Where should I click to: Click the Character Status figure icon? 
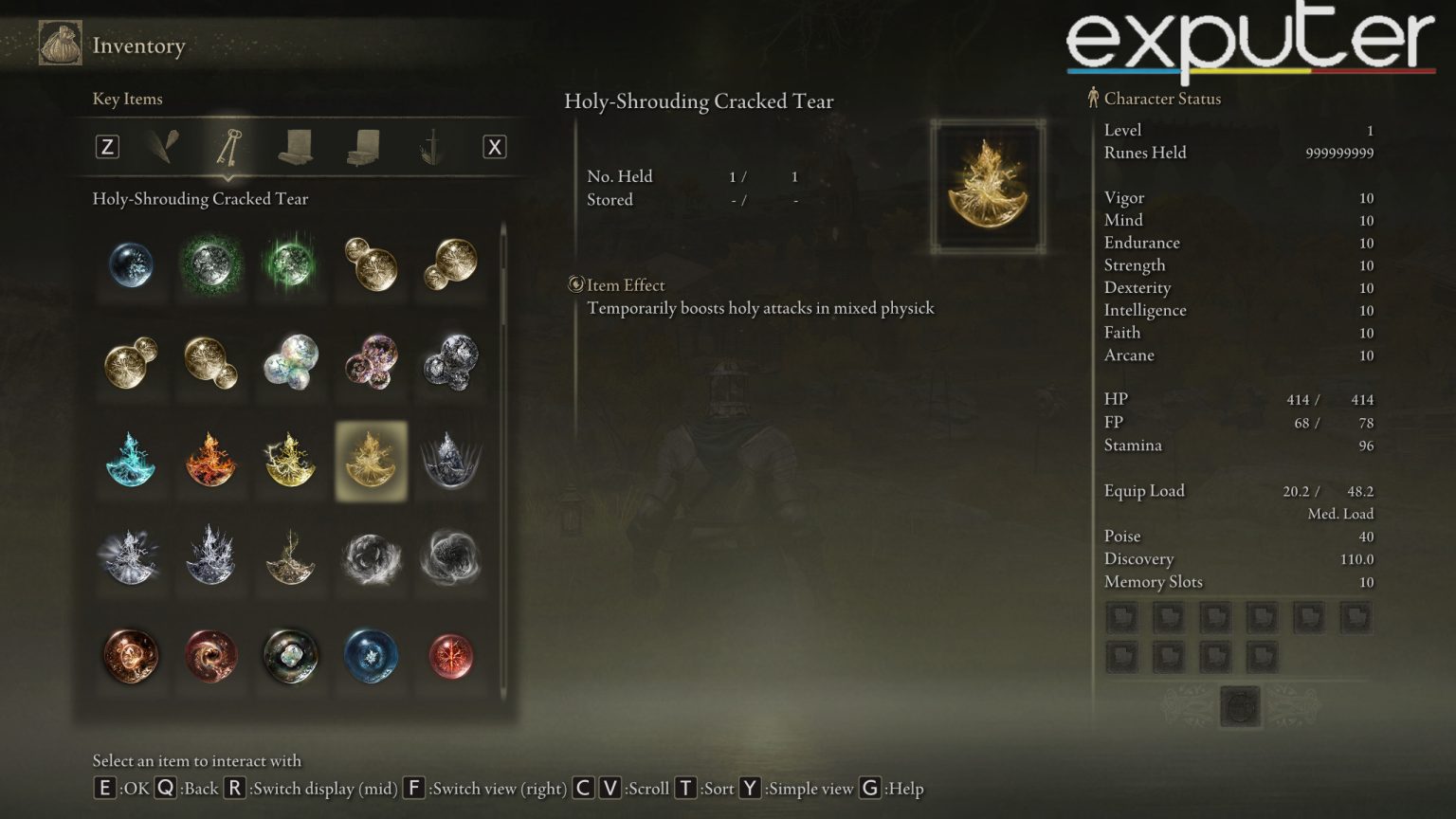click(x=1092, y=98)
